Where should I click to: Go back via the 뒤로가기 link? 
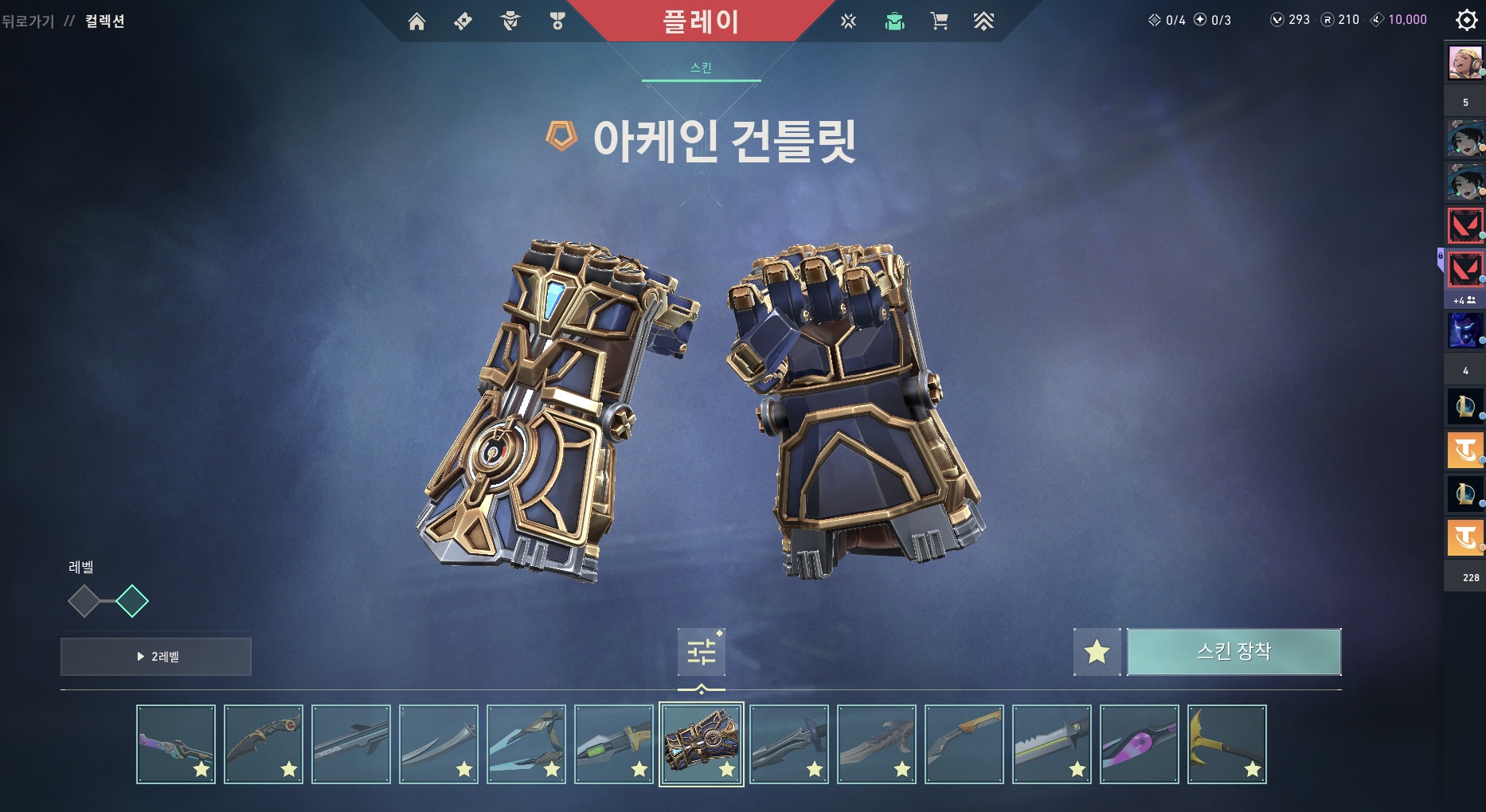28,21
